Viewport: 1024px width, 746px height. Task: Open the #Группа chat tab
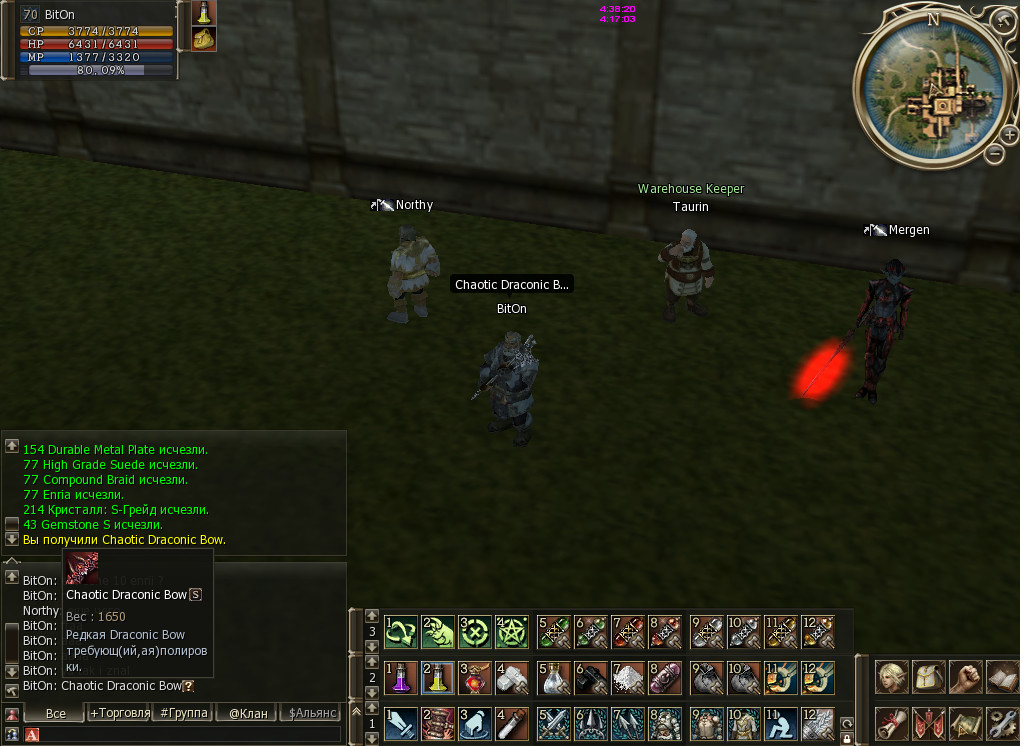coord(184,713)
